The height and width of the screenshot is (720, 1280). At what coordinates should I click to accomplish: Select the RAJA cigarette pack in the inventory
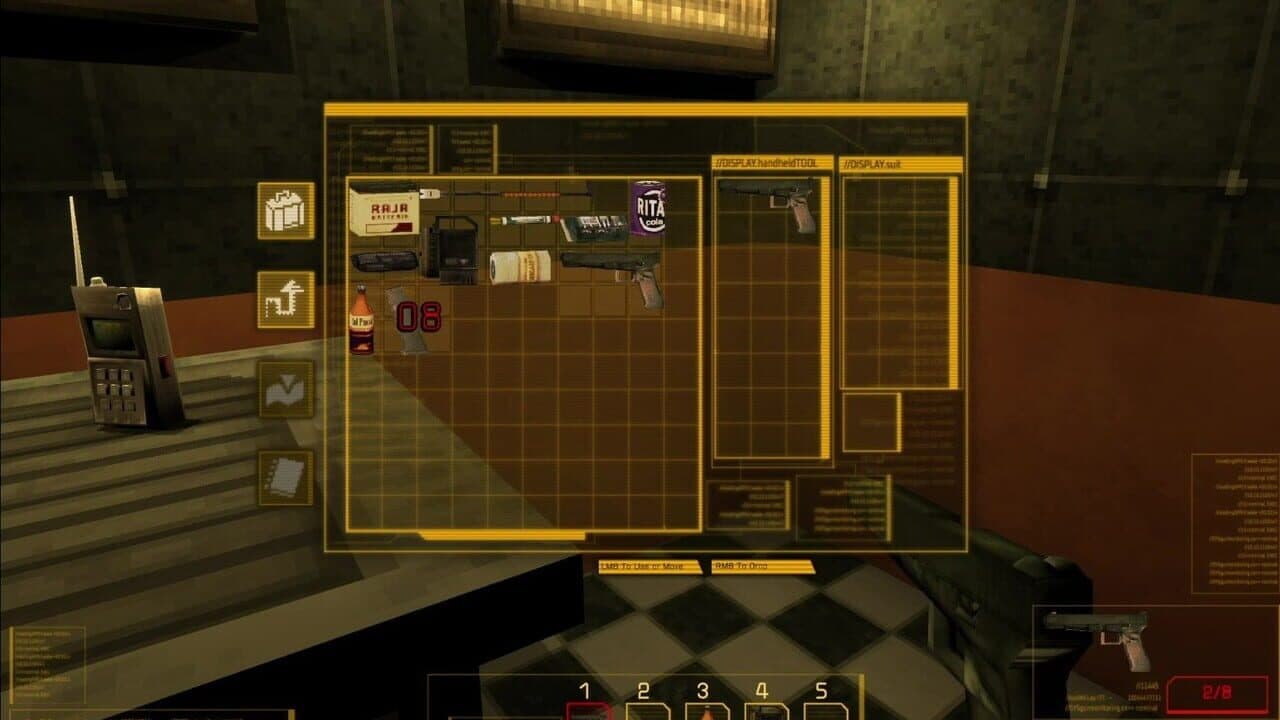pos(383,215)
